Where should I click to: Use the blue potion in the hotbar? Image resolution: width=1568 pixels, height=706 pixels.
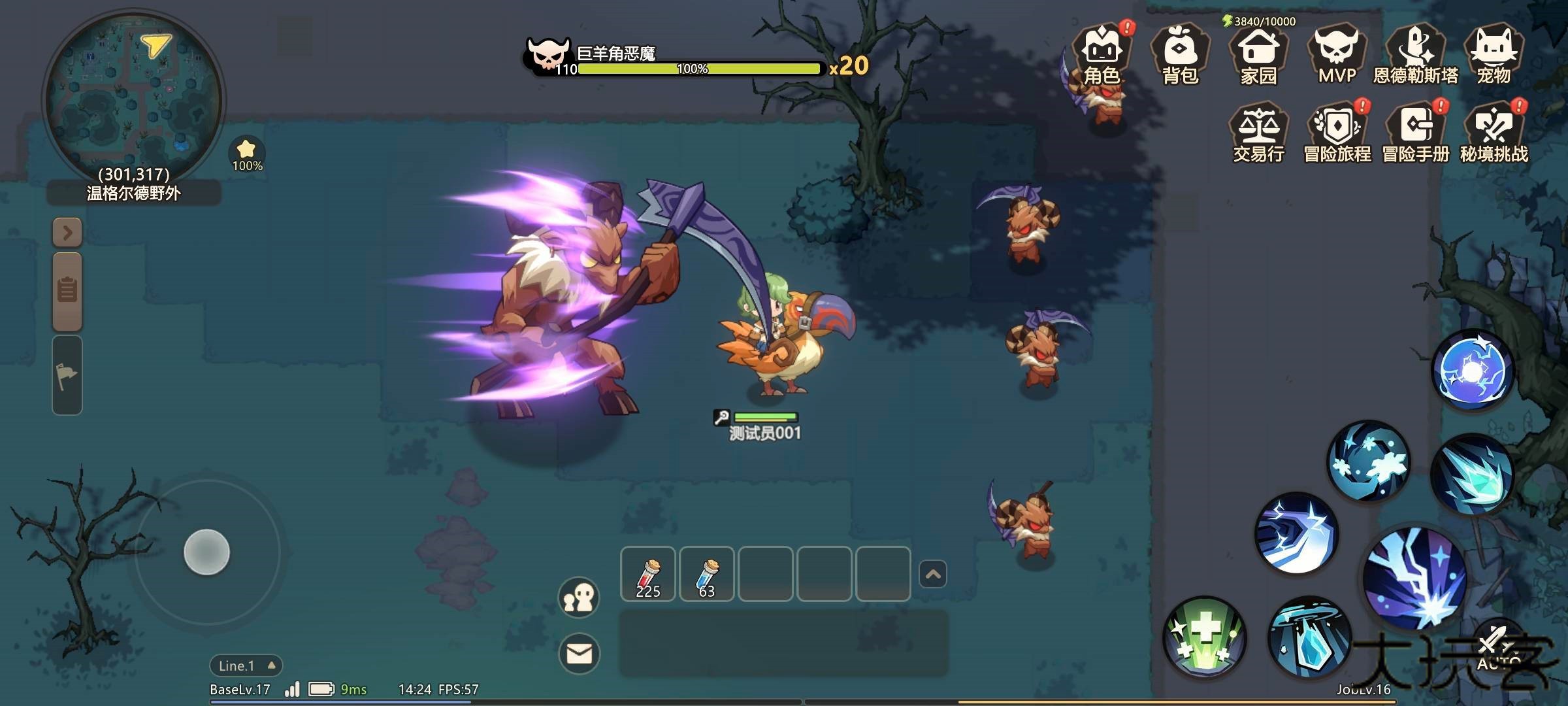point(706,574)
